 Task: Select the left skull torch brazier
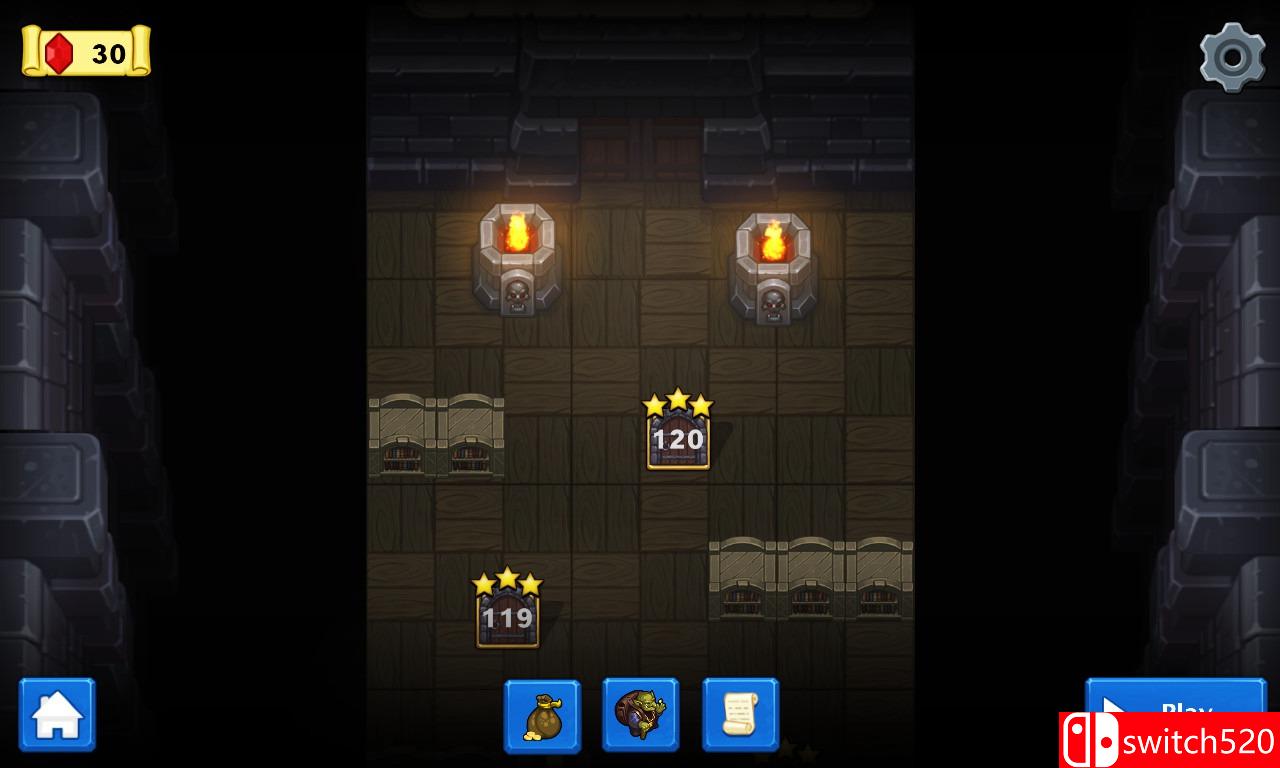(517, 260)
